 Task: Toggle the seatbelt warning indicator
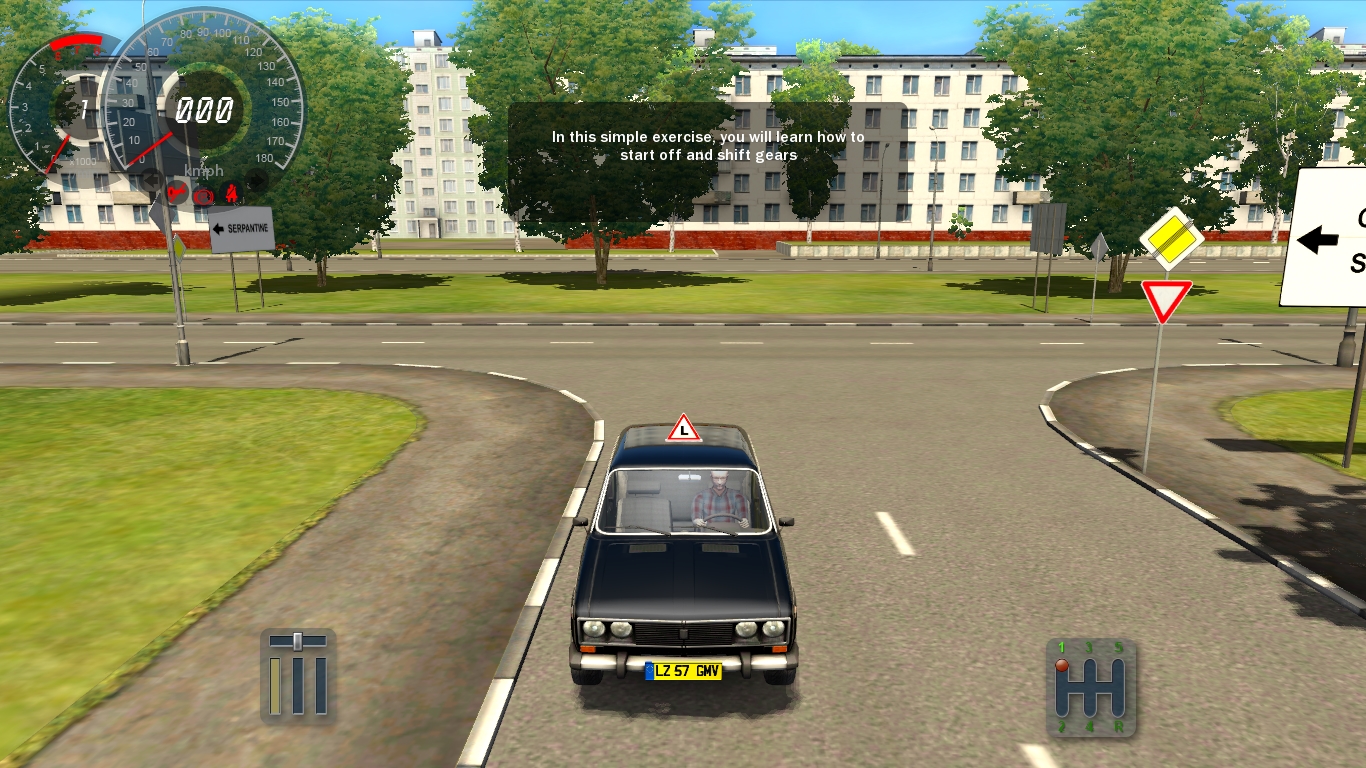click(232, 193)
